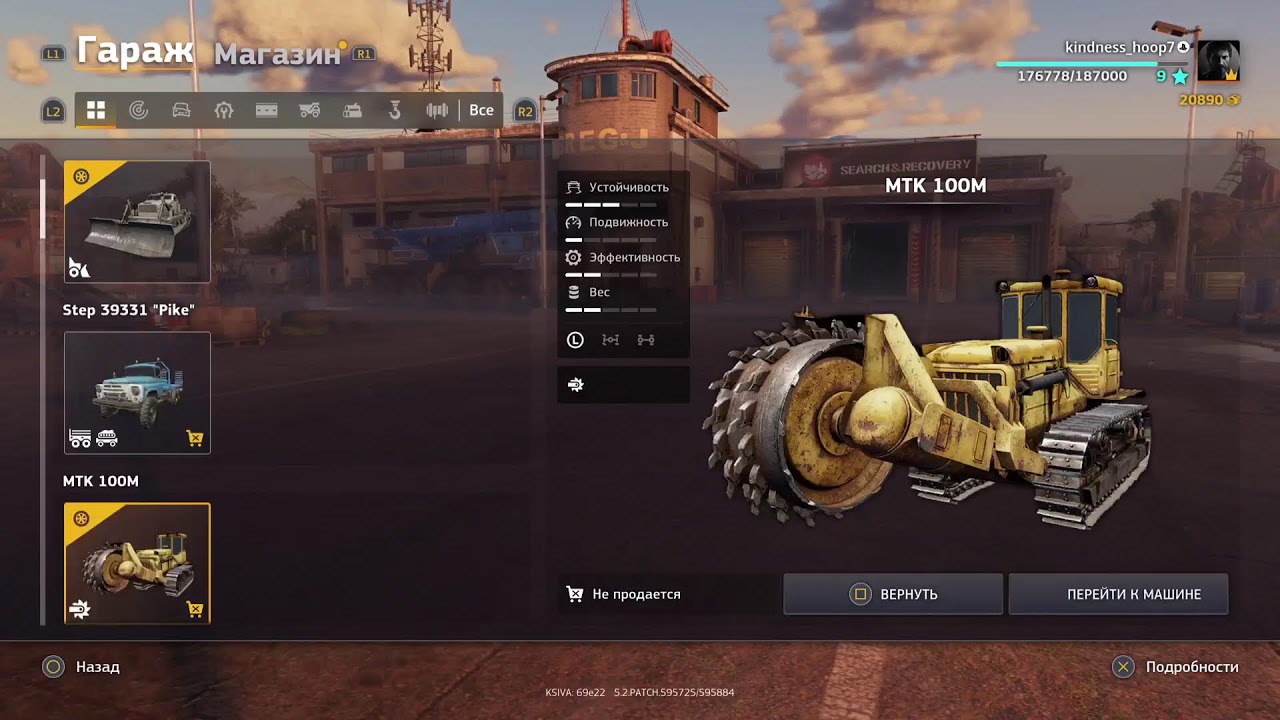
Task: Filter by the dump truck category
Action: click(x=309, y=111)
